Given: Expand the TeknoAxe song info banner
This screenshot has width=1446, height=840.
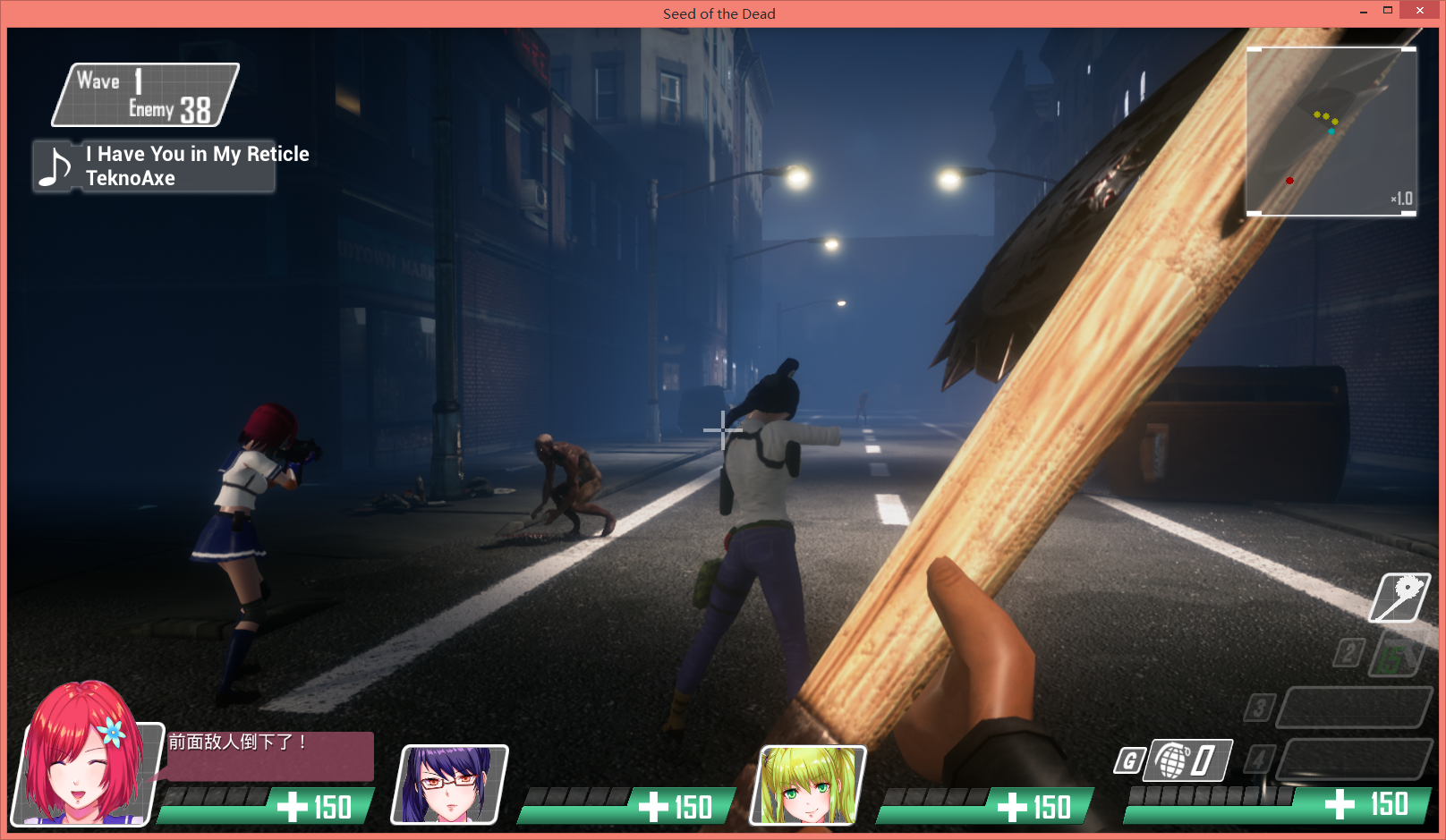Looking at the screenshot, I should (152, 166).
